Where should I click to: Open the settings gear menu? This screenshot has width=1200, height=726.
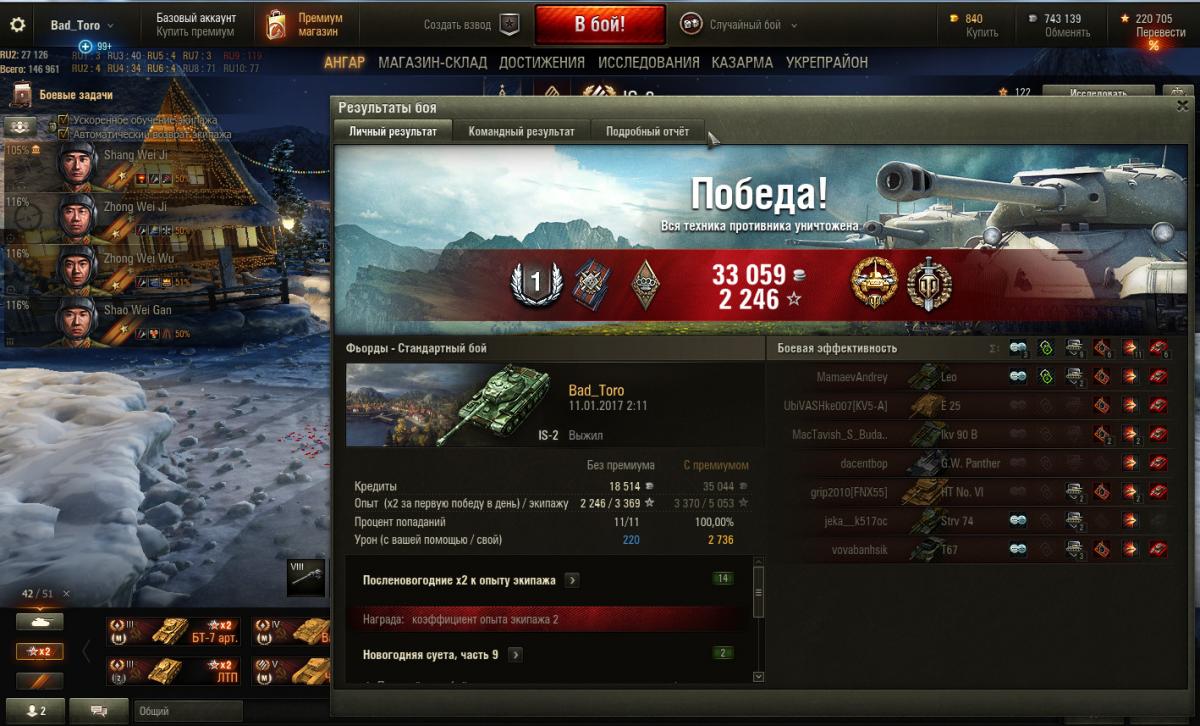pos(17,24)
